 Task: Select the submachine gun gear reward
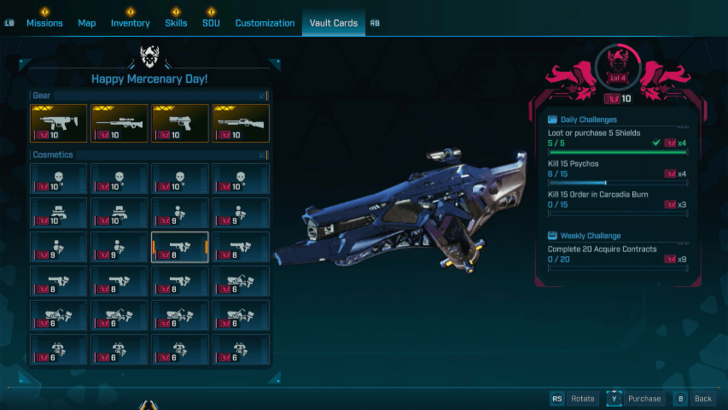(59, 123)
